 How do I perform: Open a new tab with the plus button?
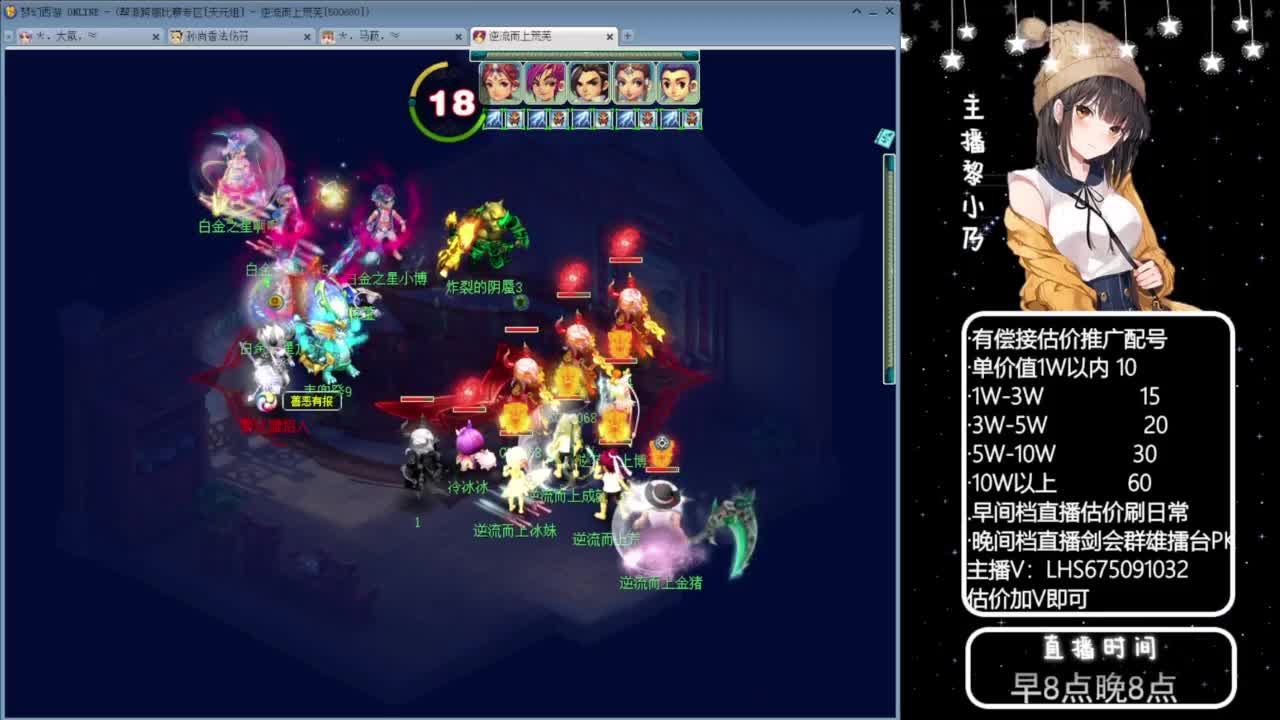pyautogui.click(x=626, y=35)
